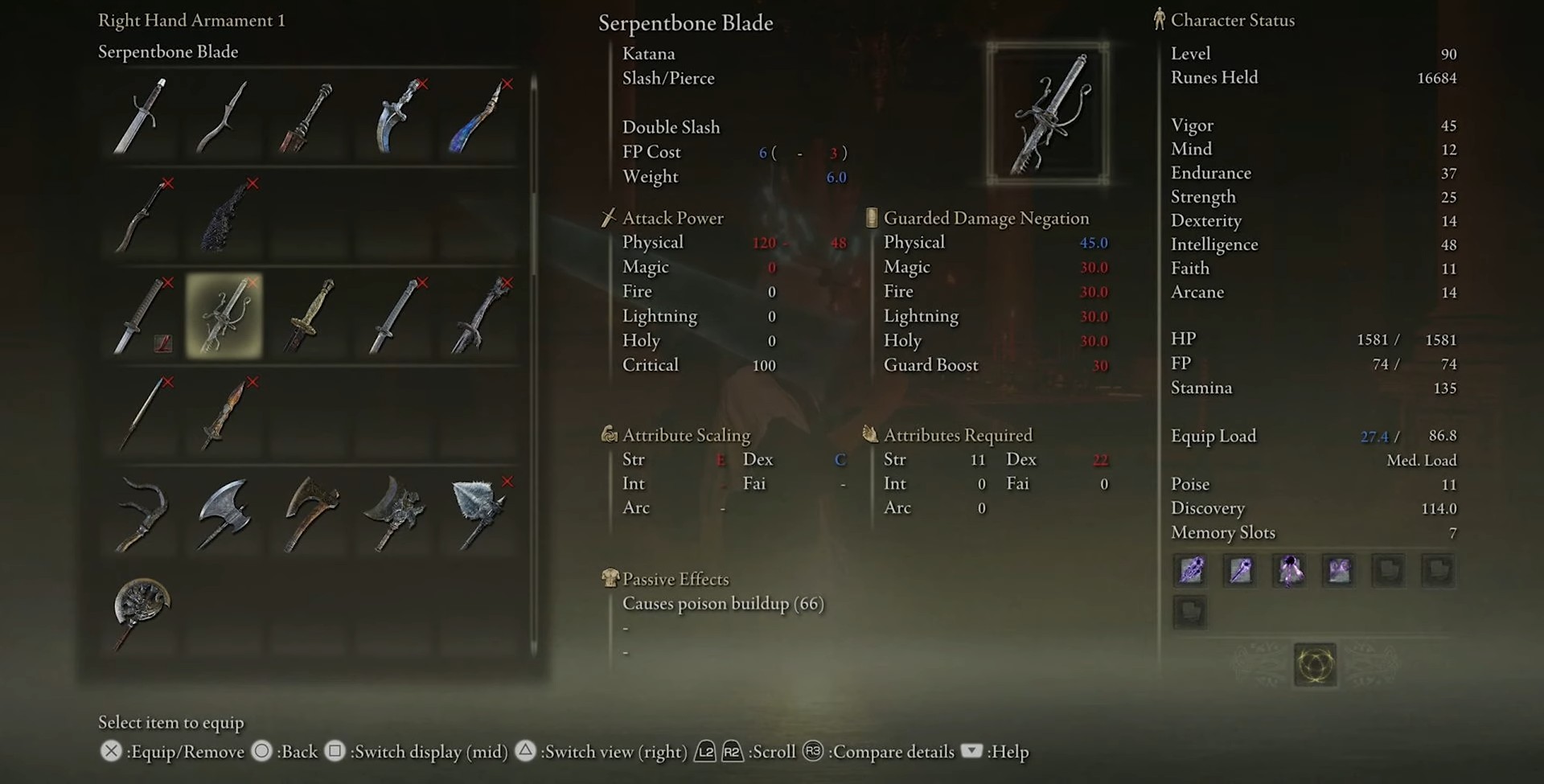
Task: Click the glintstone pebble spell icon
Action: point(1239,571)
